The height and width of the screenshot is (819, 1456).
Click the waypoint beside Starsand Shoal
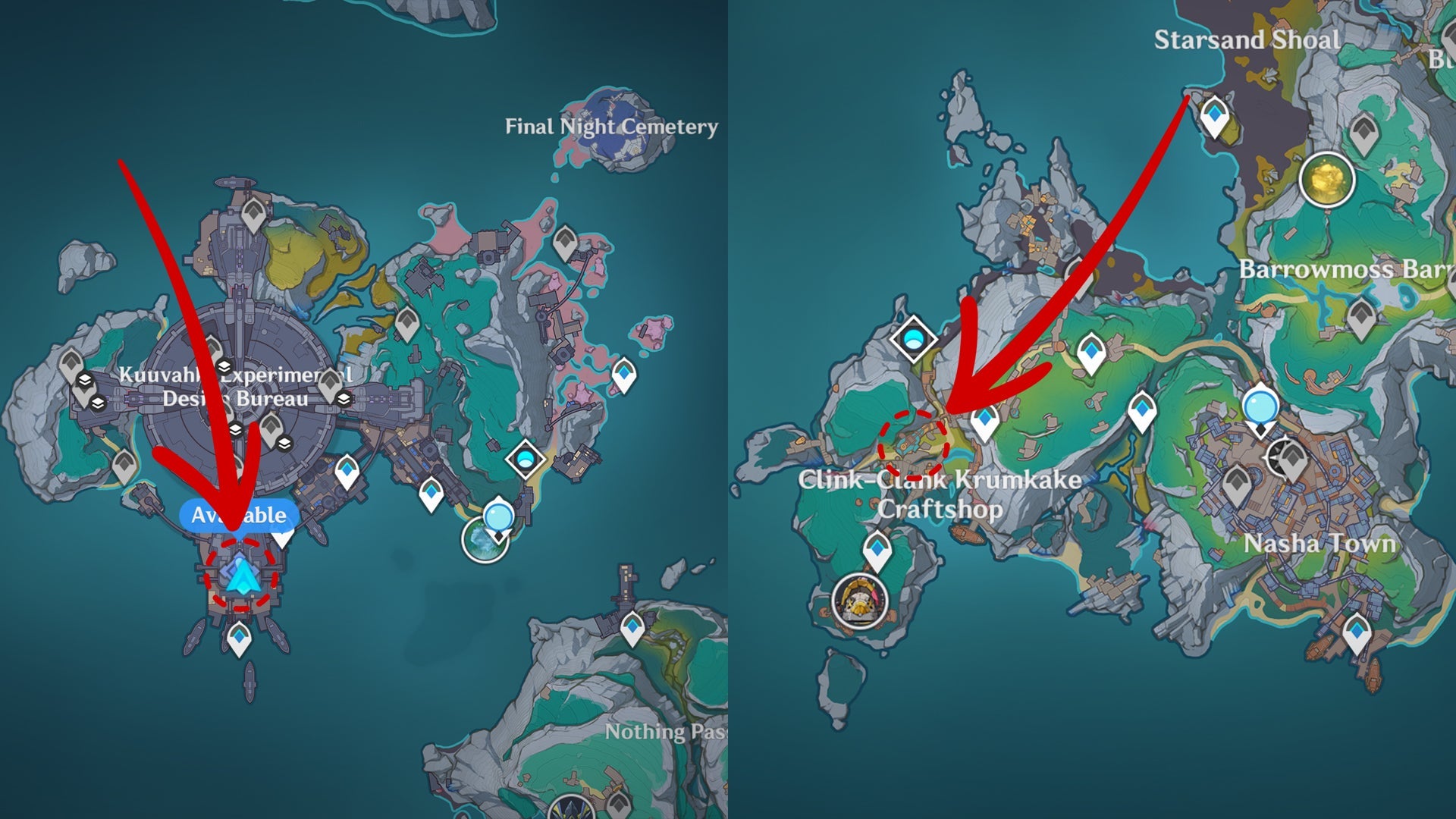(x=1215, y=115)
